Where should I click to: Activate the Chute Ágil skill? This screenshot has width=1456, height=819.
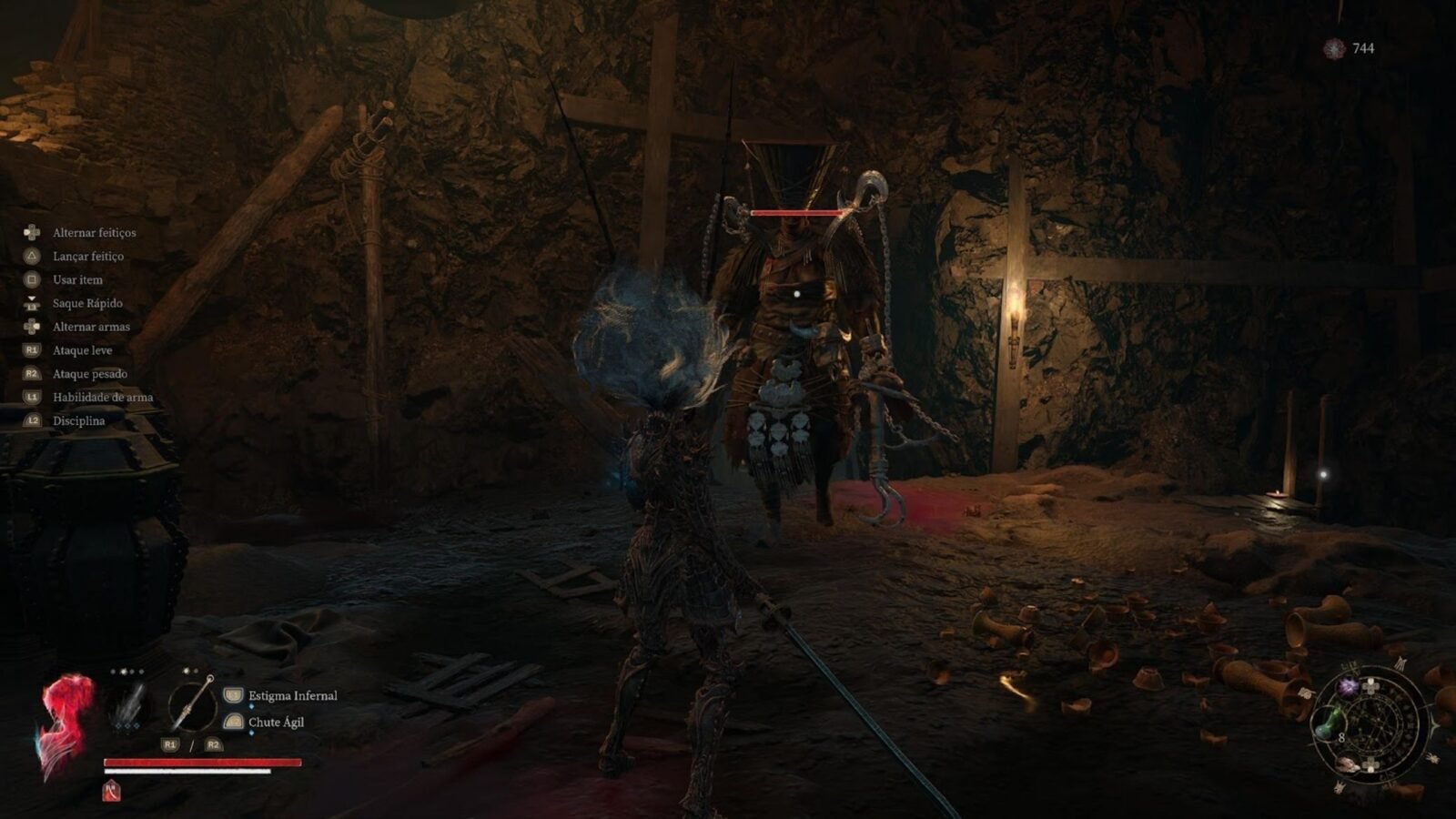[276, 723]
